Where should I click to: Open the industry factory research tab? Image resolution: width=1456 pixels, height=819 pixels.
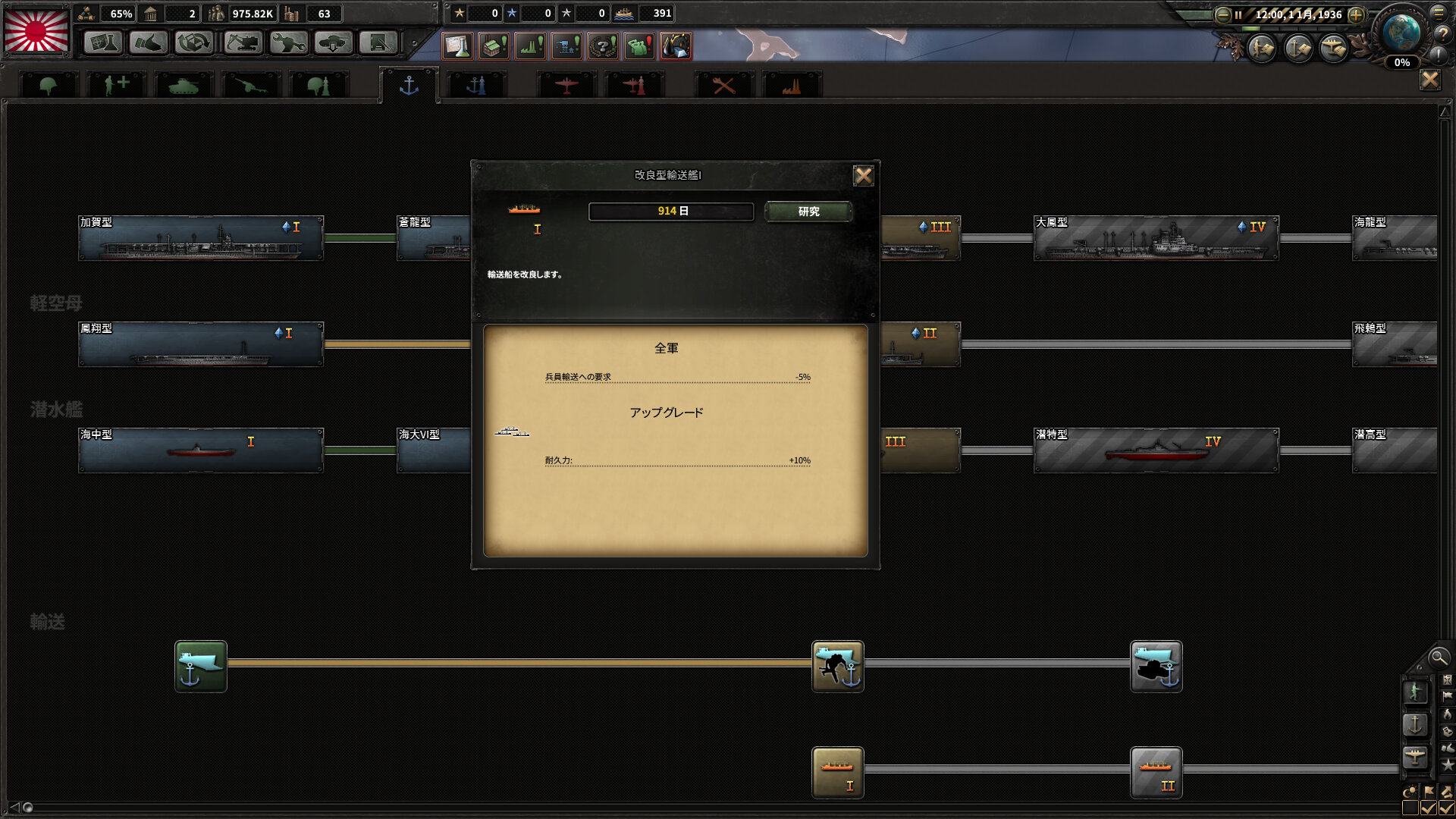click(x=791, y=86)
